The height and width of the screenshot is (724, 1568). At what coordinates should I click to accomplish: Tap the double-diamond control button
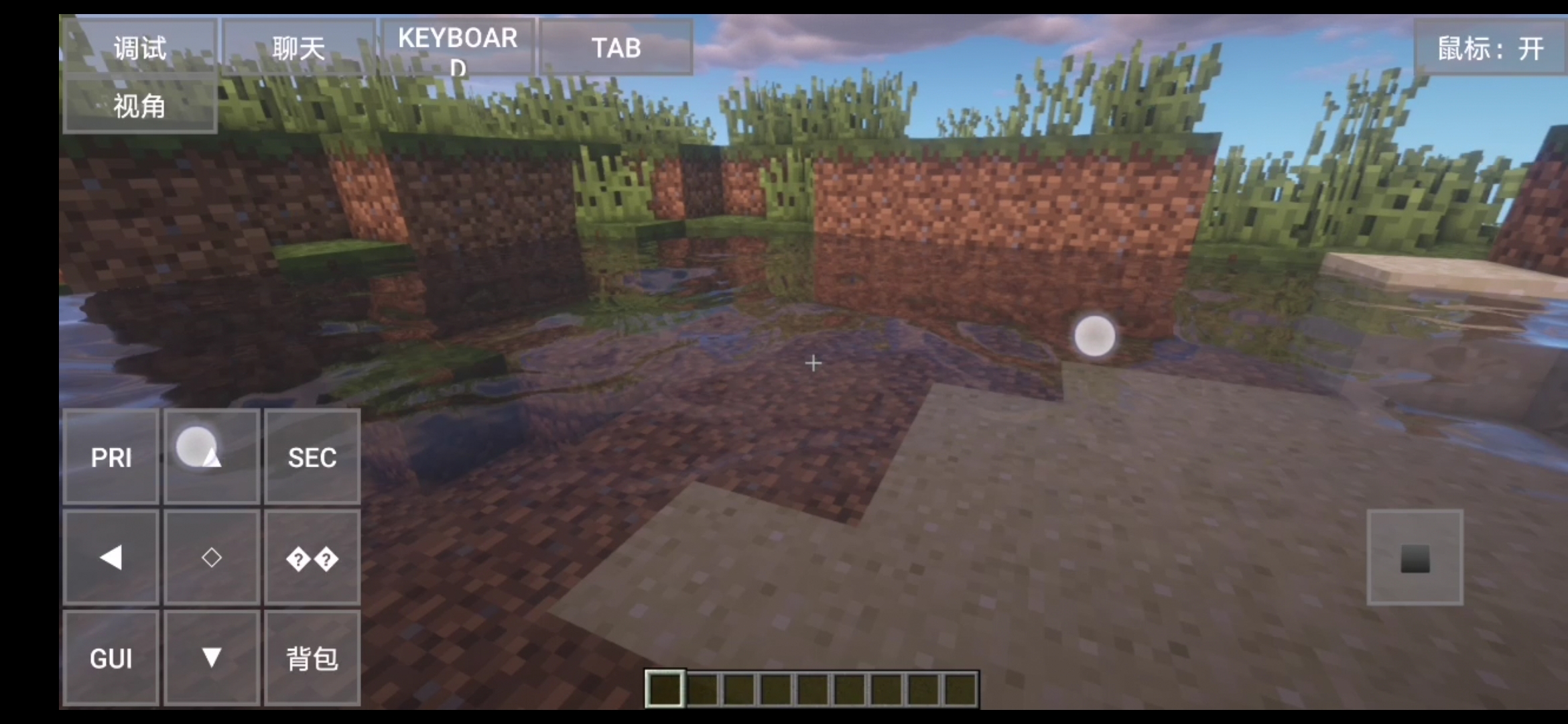pyautogui.click(x=312, y=558)
